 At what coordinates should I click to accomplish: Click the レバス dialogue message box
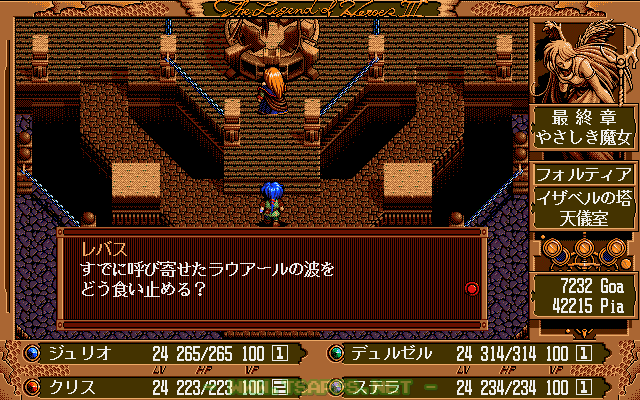(x=270, y=279)
